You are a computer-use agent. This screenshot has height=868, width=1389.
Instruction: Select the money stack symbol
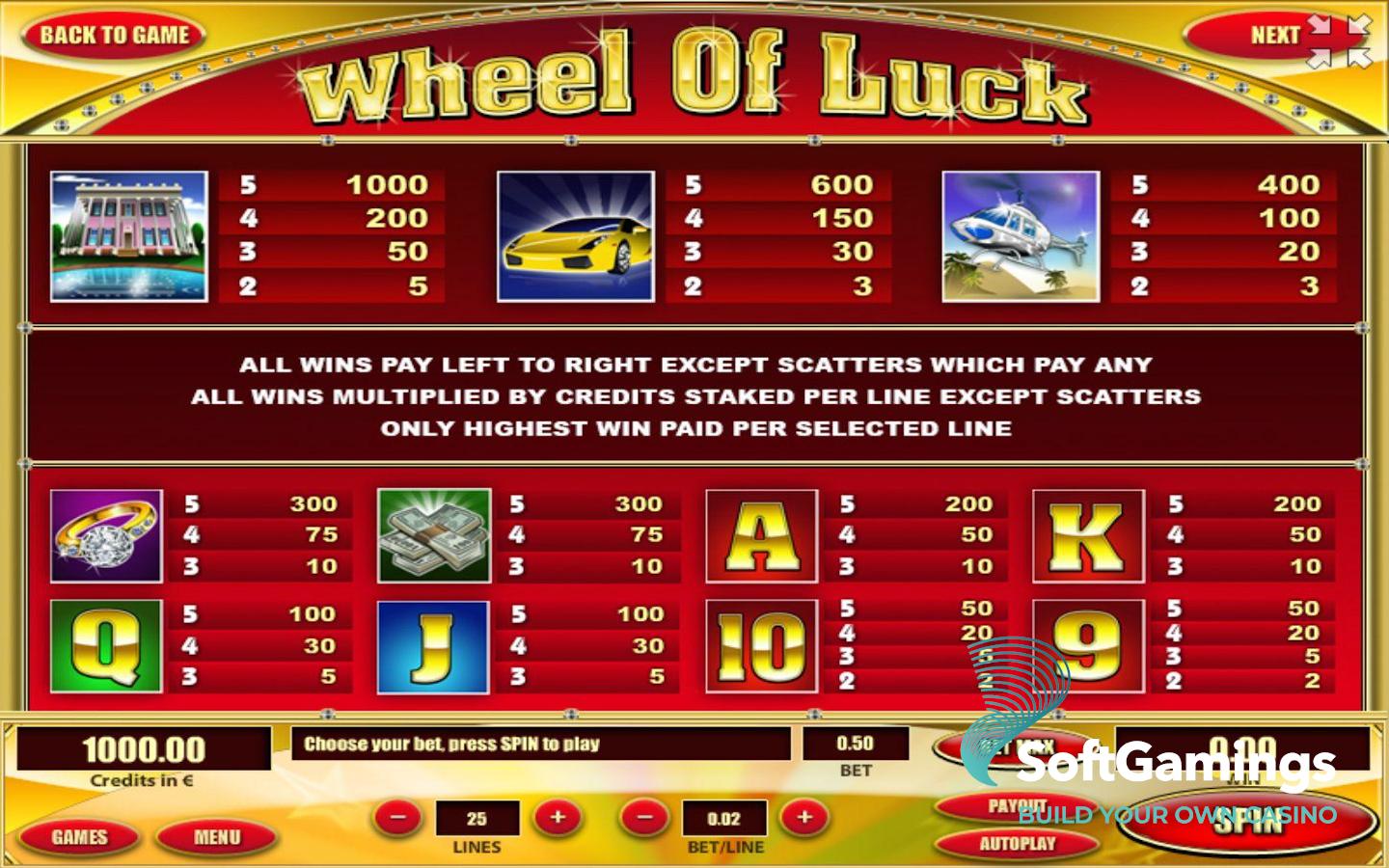pos(434,536)
